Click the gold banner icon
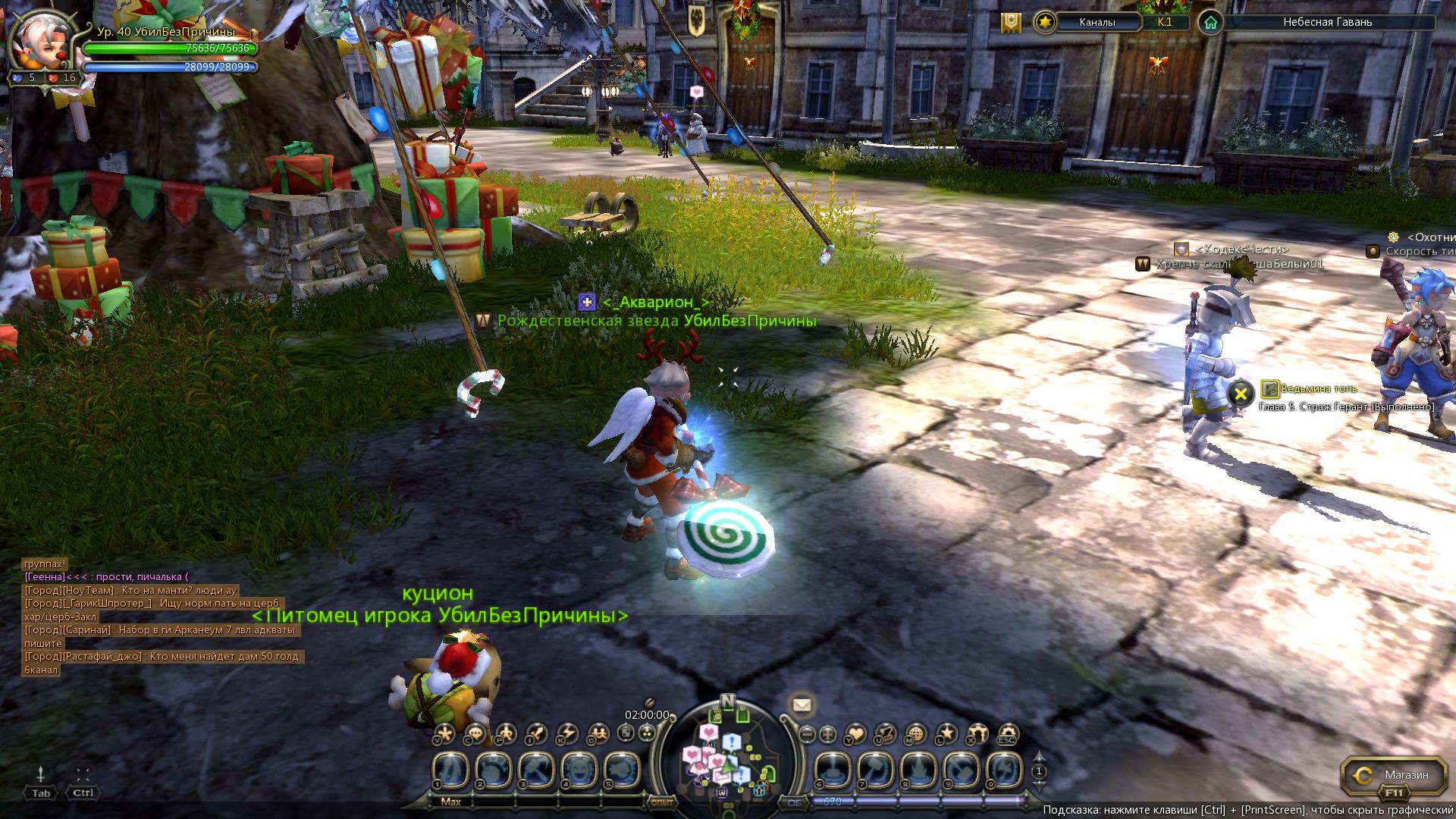Viewport: 1456px width, 819px height. pos(1010,23)
